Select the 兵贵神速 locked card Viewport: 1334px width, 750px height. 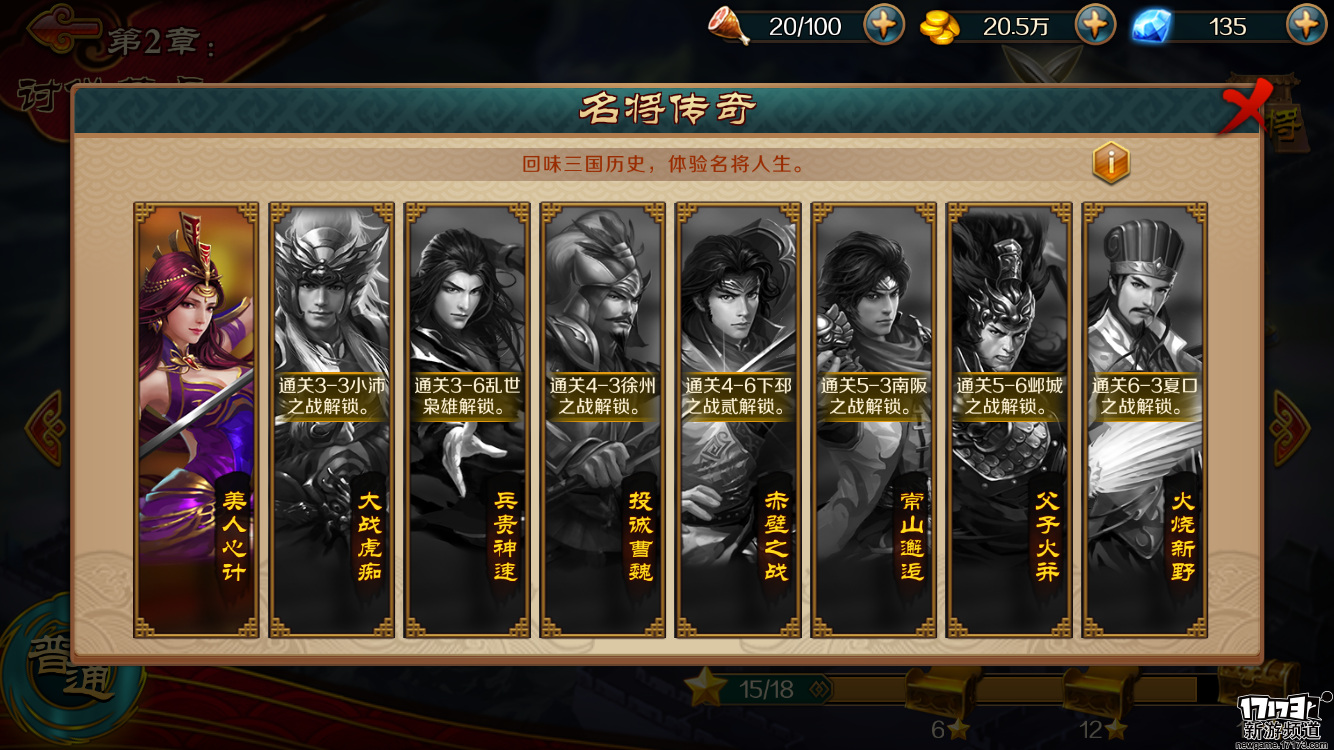tap(467, 420)
